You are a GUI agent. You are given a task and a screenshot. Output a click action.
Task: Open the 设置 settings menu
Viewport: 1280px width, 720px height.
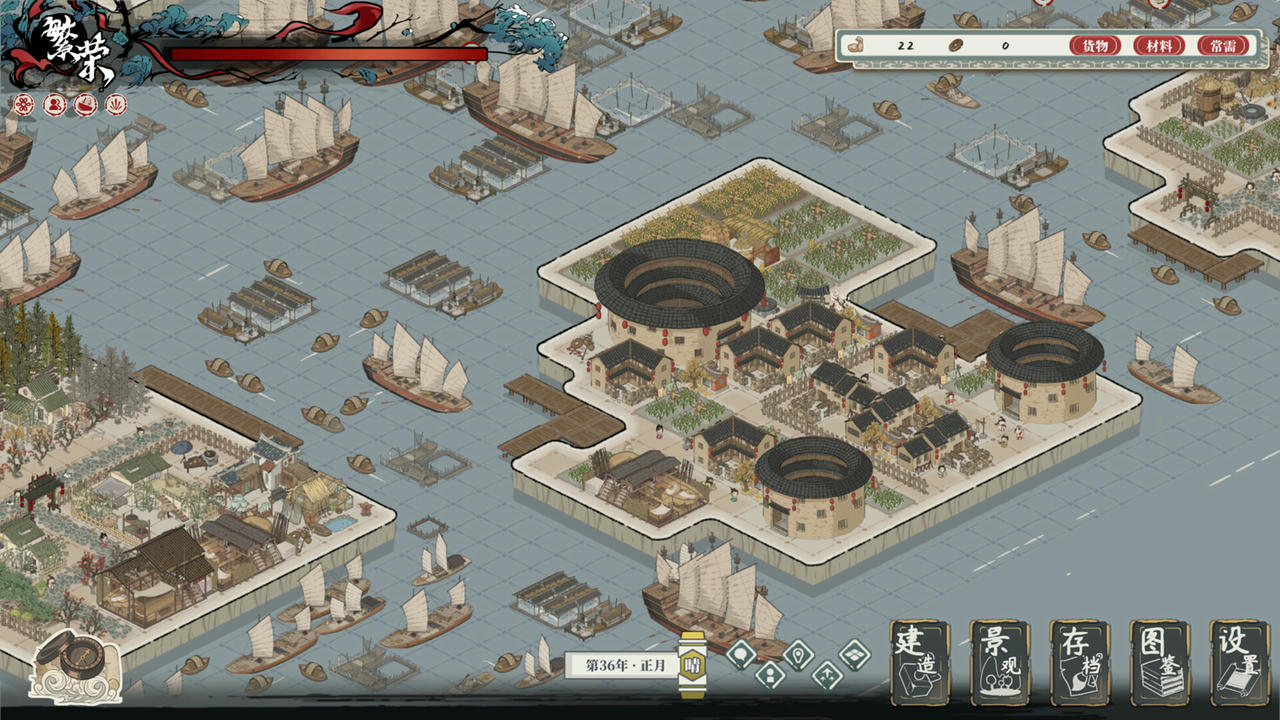click(1239, 663)
